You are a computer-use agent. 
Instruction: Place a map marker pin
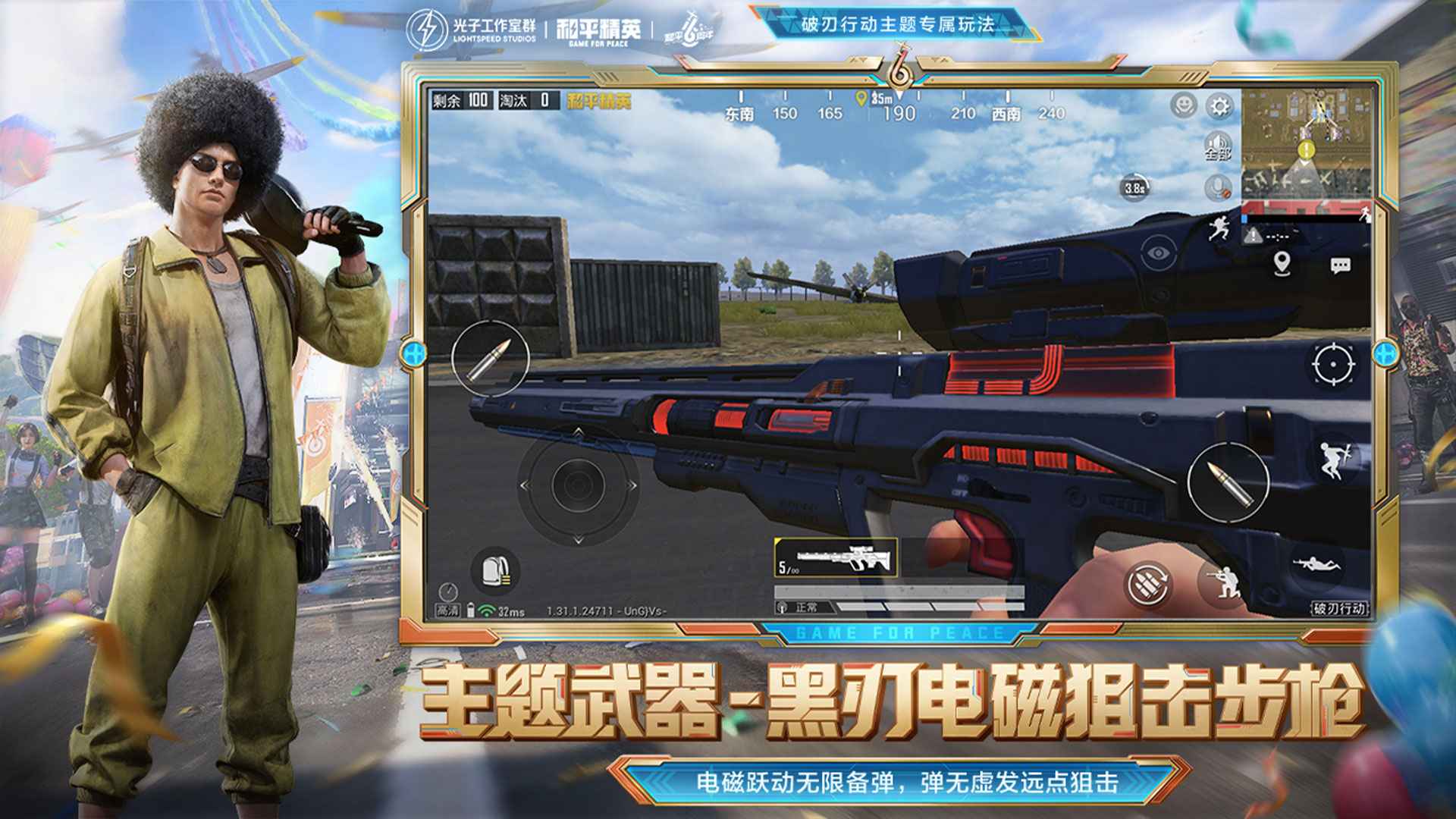coord(1282,264)
